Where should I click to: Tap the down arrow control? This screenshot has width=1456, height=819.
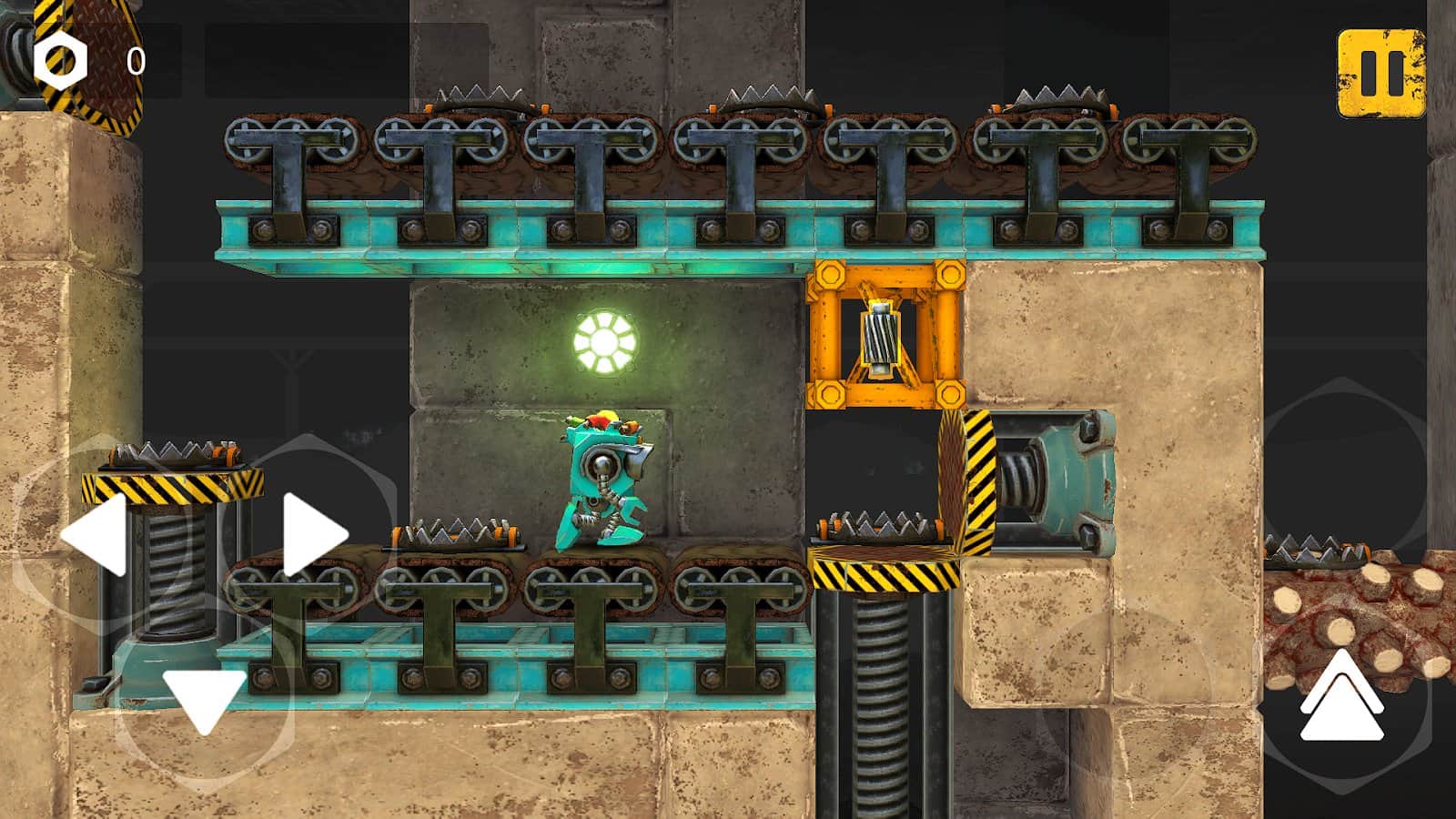204,699
